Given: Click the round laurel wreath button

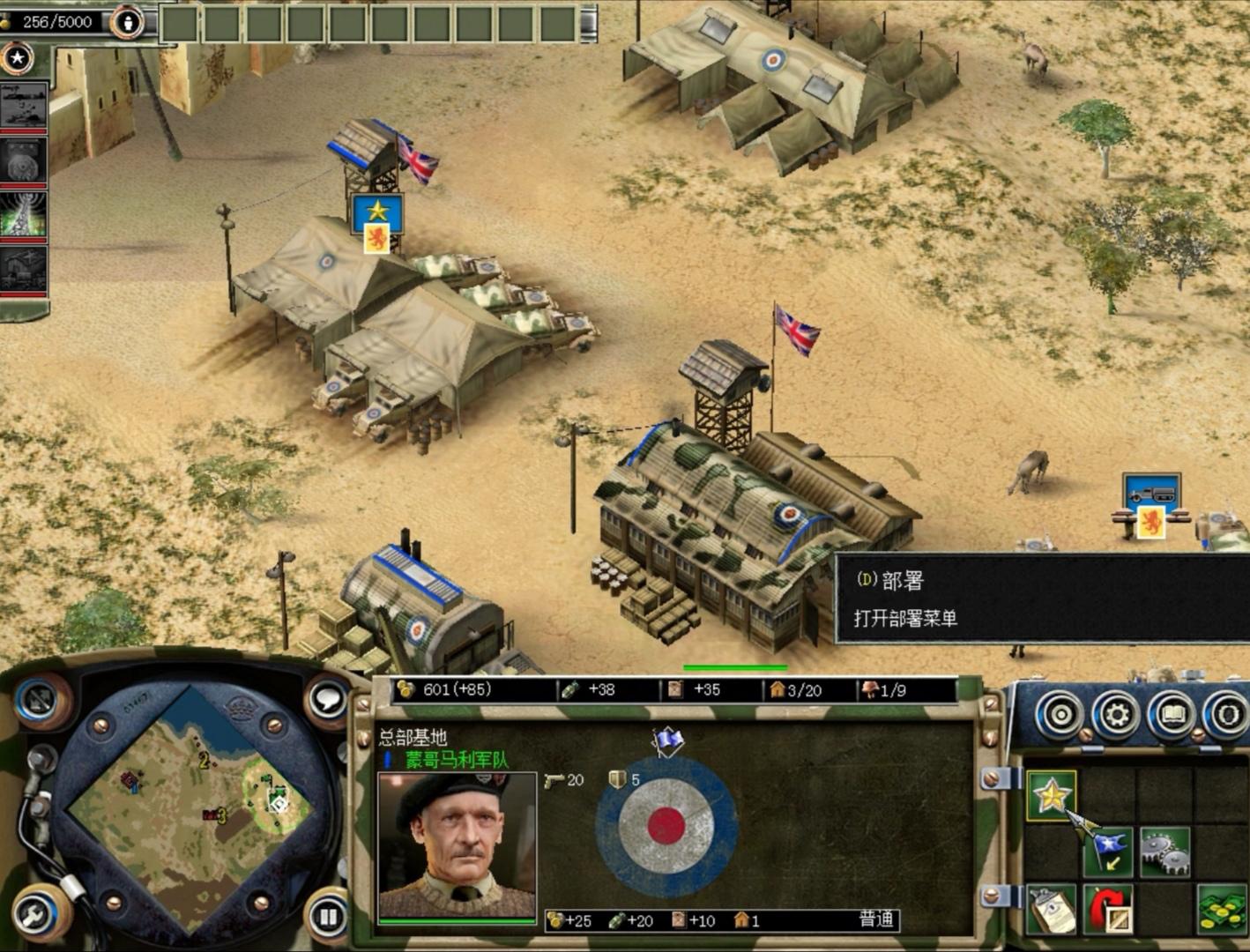Looking at the screenshot, I should click(x=1226, y=714).
